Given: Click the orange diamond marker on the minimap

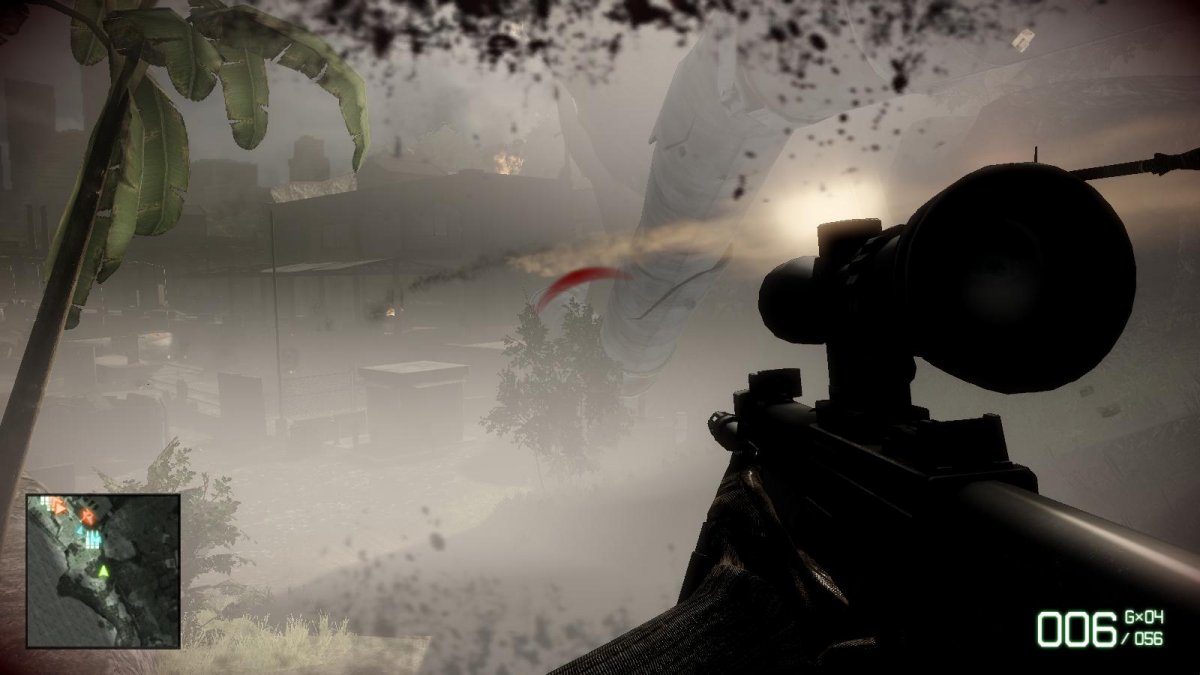Looking at the screenshot, I should point(87,516).
